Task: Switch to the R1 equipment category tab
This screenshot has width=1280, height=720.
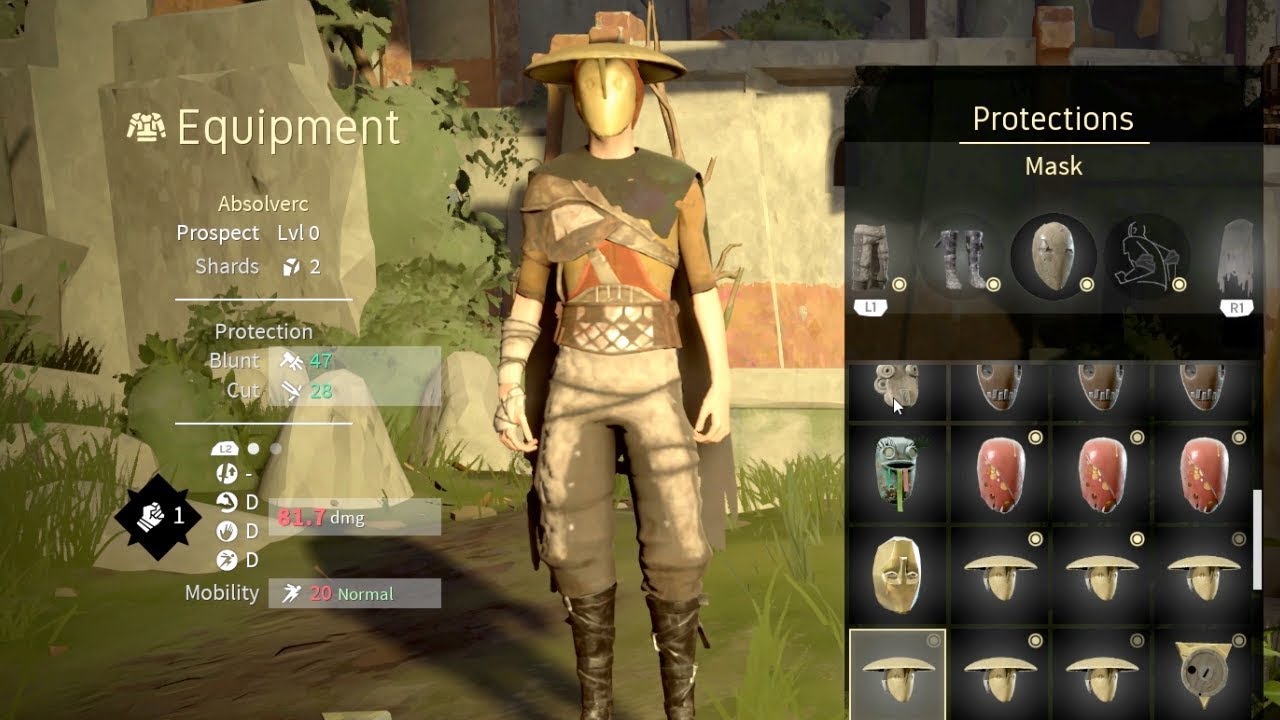Action: (x=1237, y=307)
